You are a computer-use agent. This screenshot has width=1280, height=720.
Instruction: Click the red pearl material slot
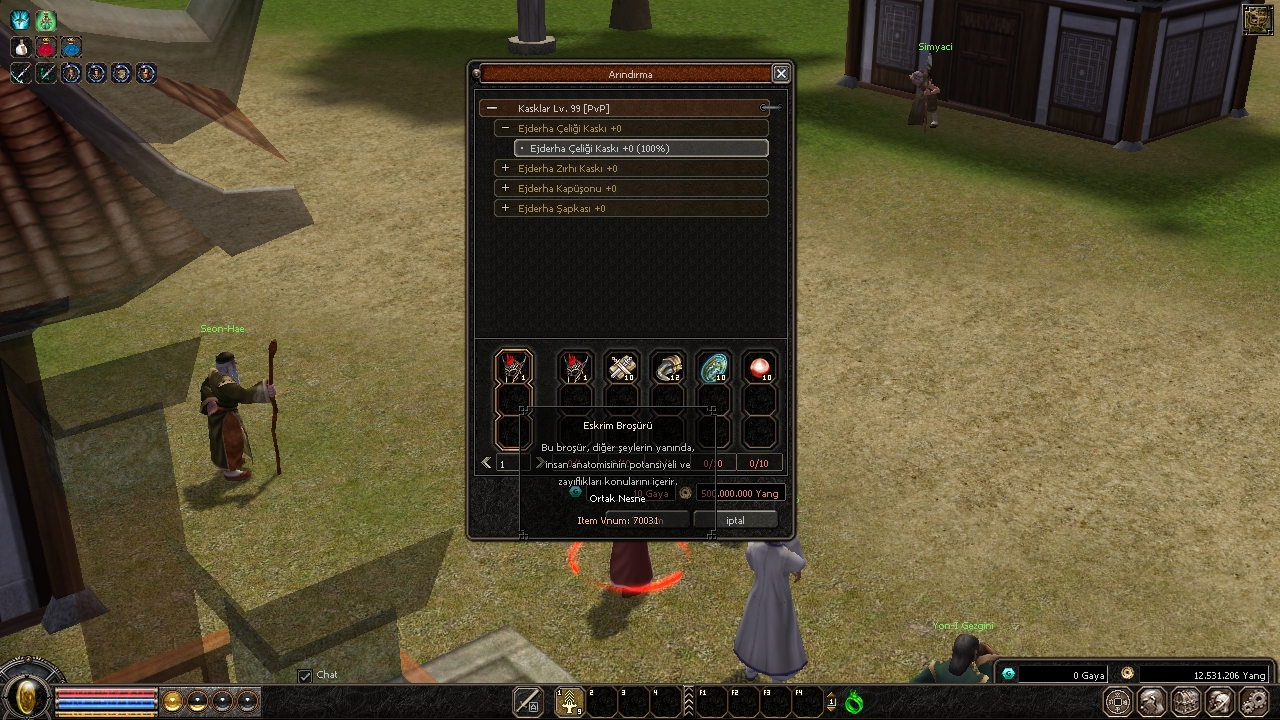[760, 368]
